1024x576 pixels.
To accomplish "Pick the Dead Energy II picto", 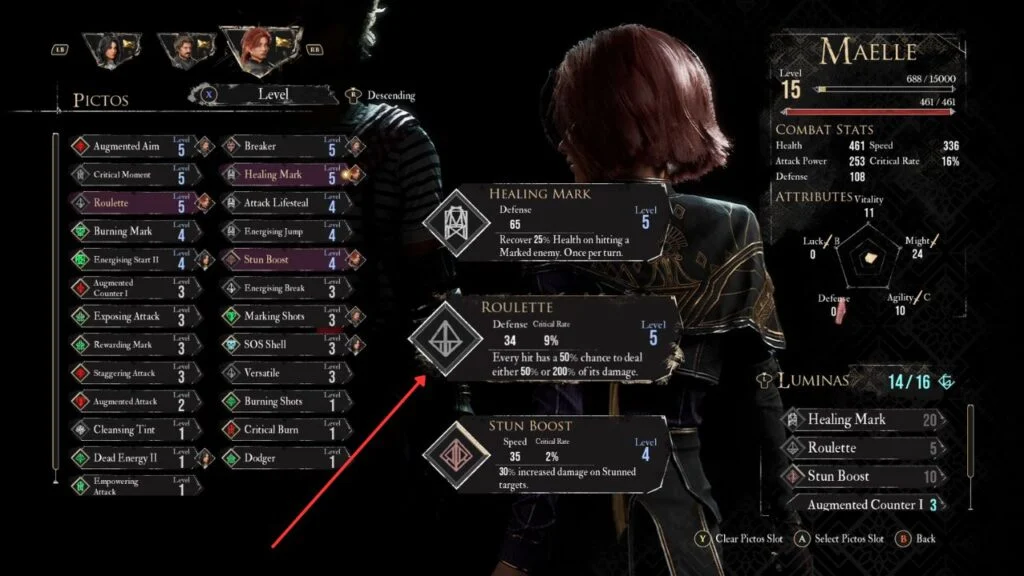I will tap(127, 458).
